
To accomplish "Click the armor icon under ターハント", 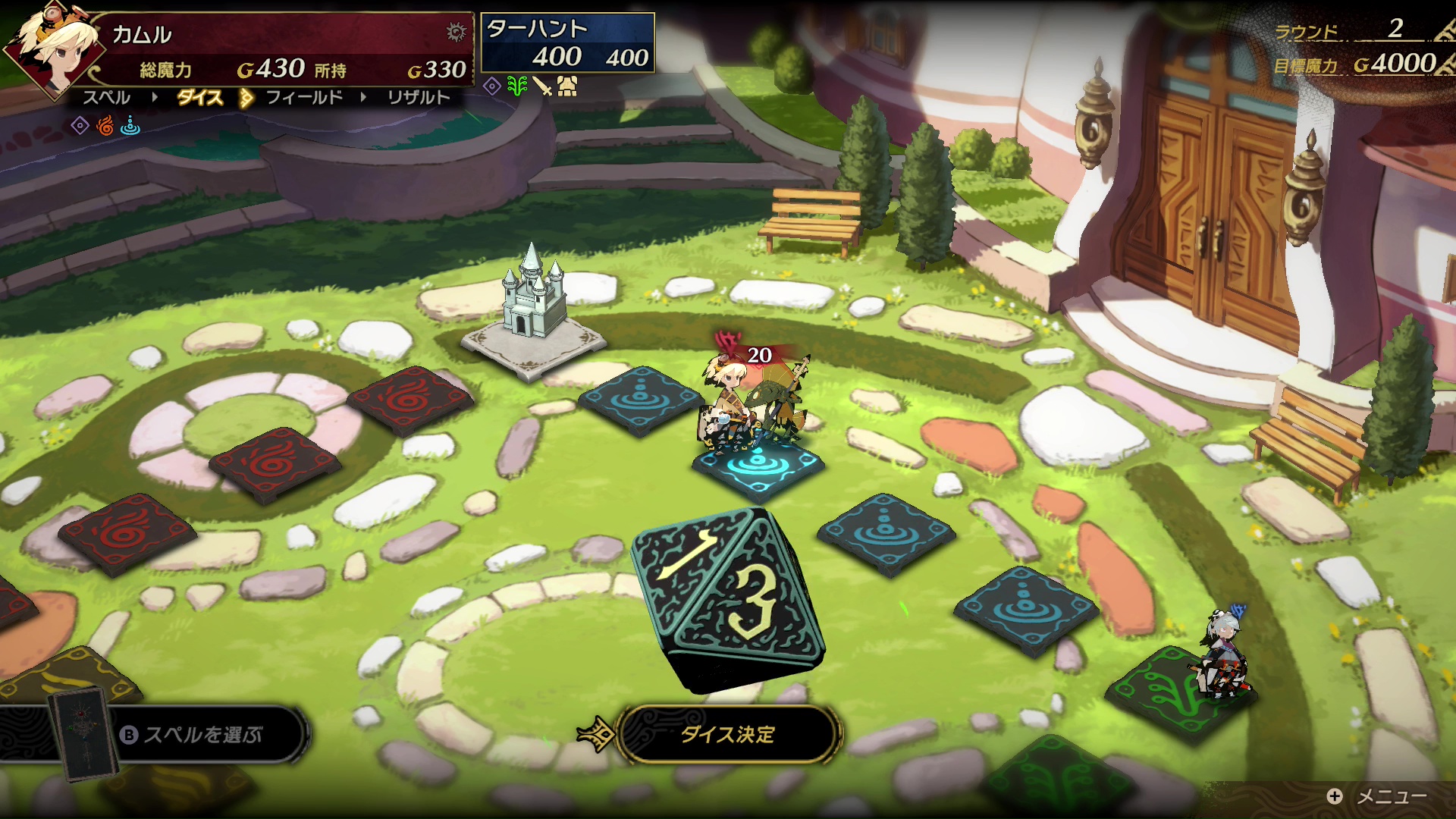I will [567, 86].
